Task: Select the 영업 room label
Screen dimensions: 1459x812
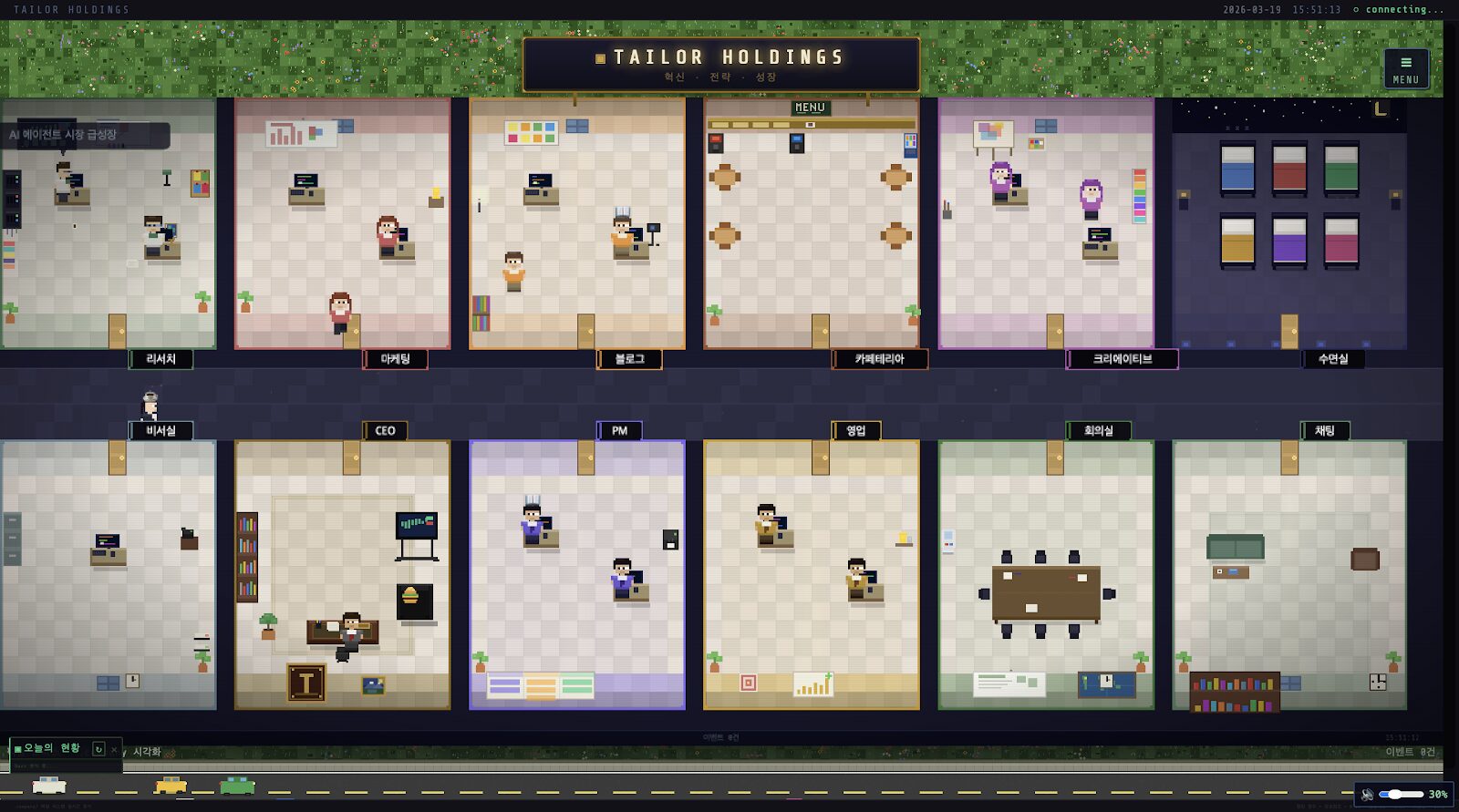Action: click(x=856, y=431)
